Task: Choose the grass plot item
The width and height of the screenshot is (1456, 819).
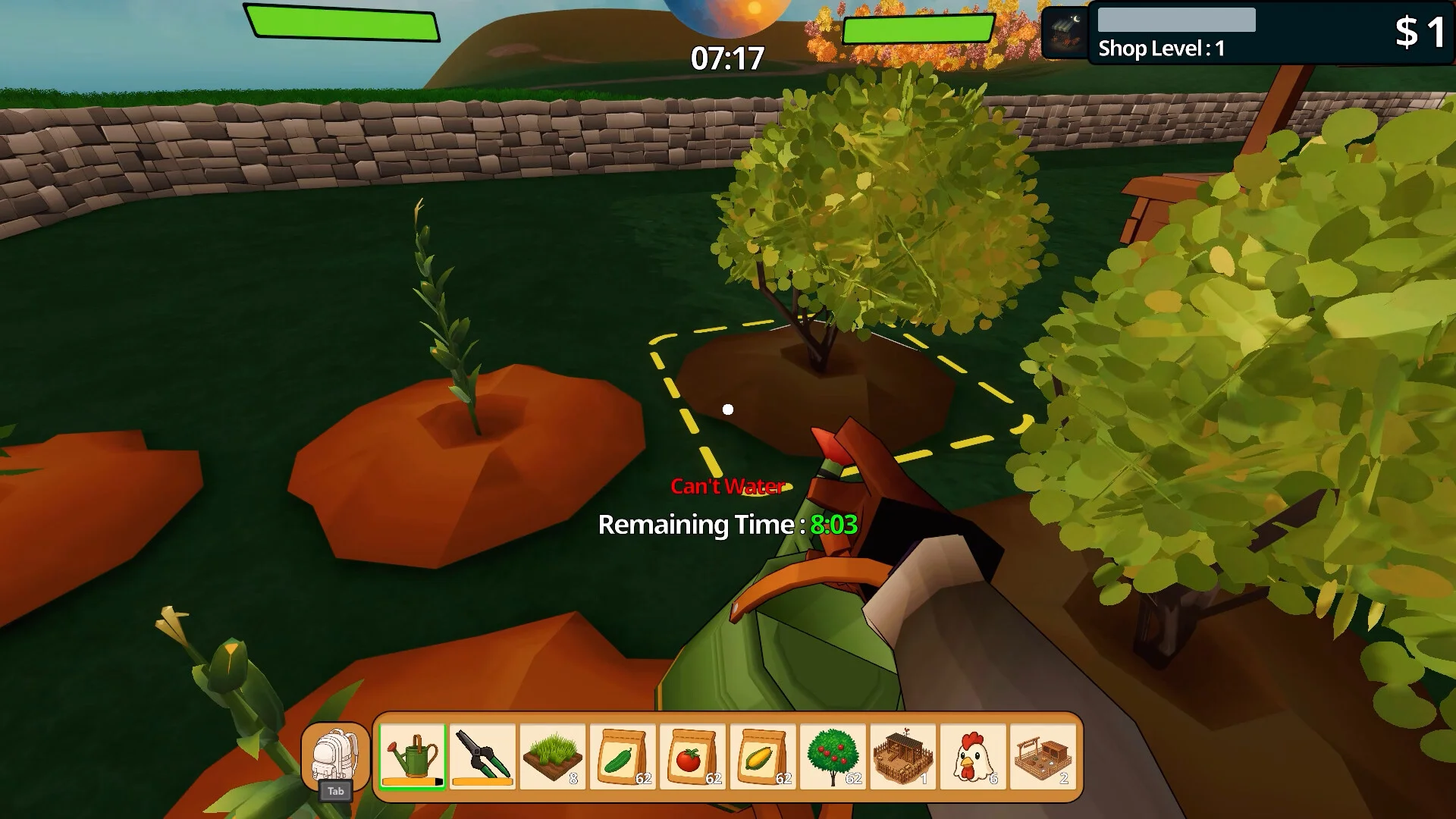Action: pos(553,756)
